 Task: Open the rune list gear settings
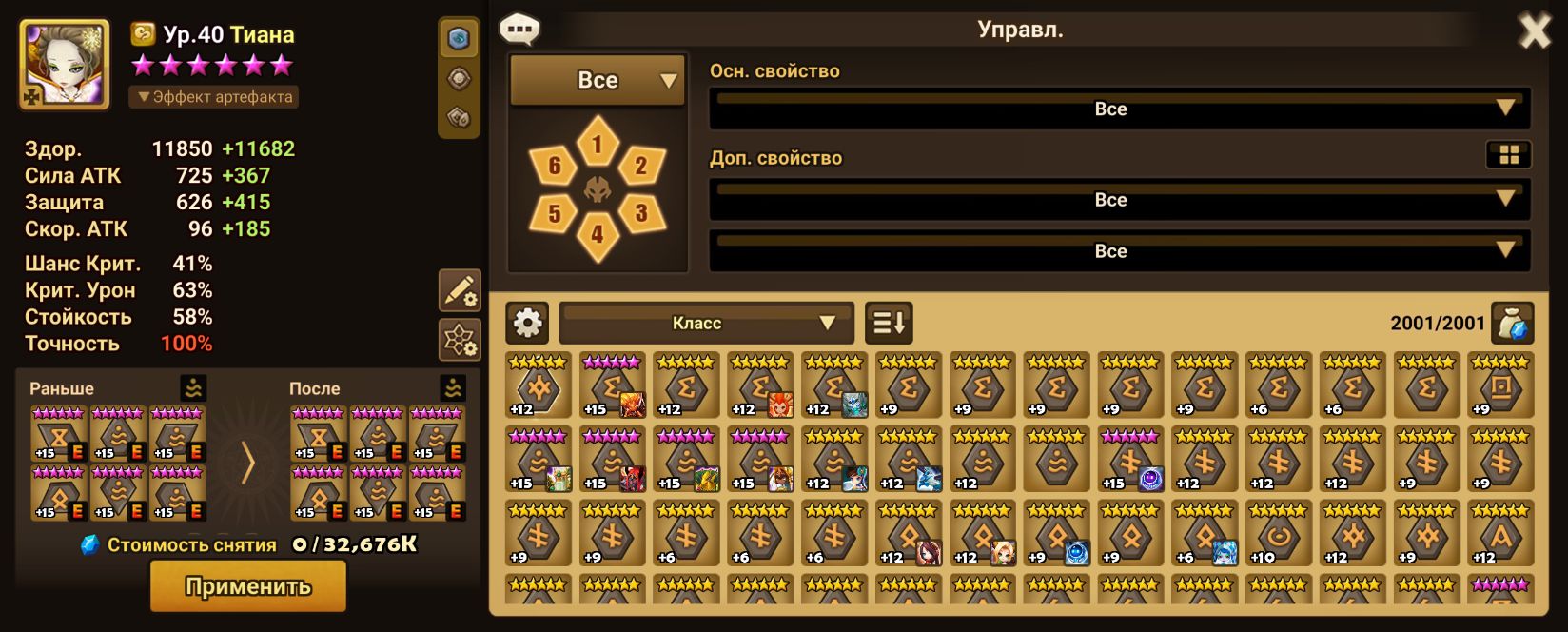coord(527,324)
